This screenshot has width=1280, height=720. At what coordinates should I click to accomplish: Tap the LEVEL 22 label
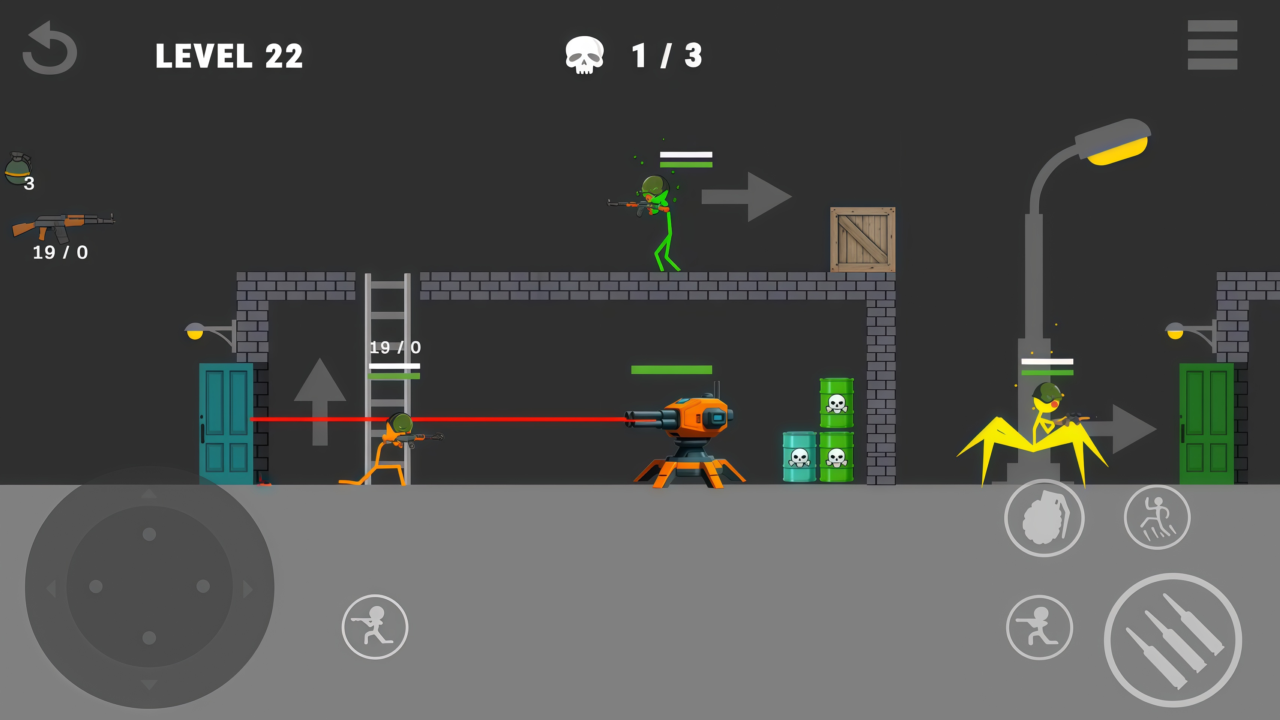(229, 56)
